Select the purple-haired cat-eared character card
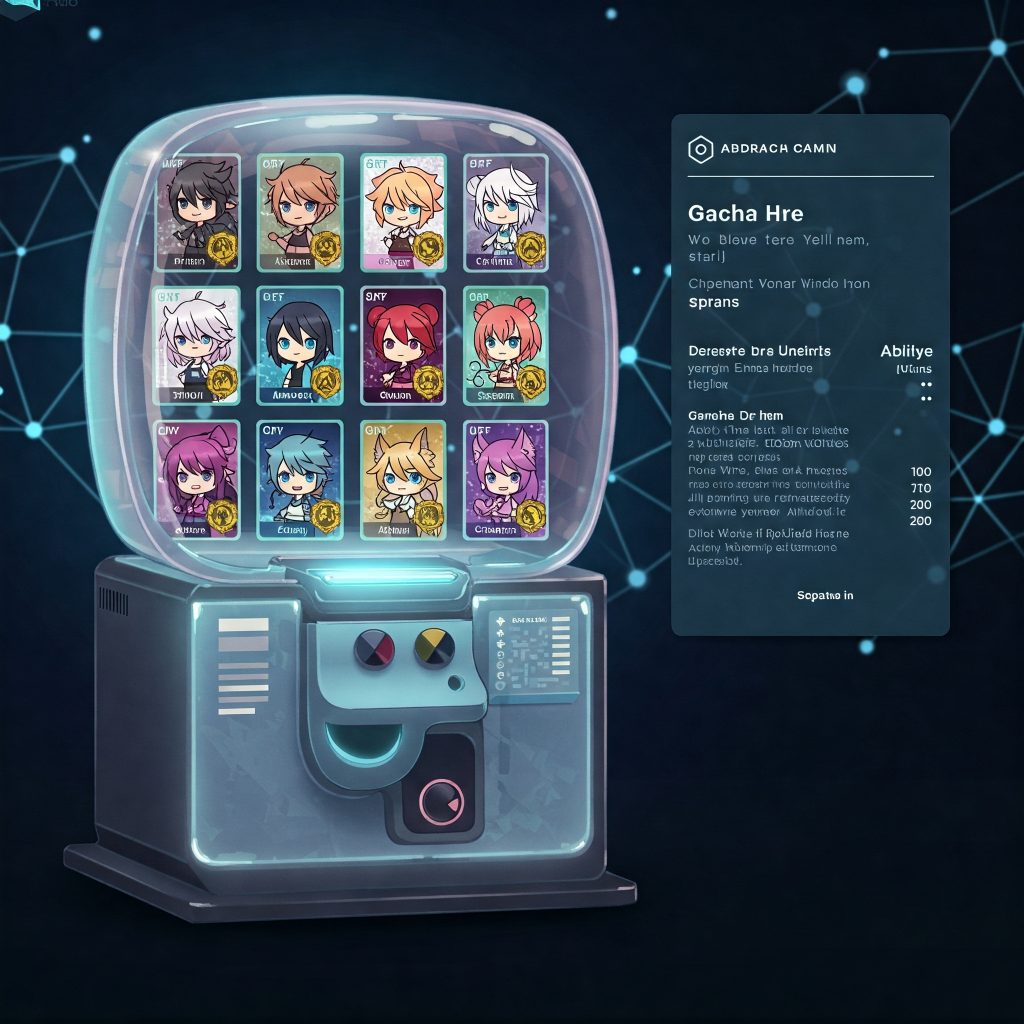The height and width of the screenshot is (1024, 1024). point(505,480)
